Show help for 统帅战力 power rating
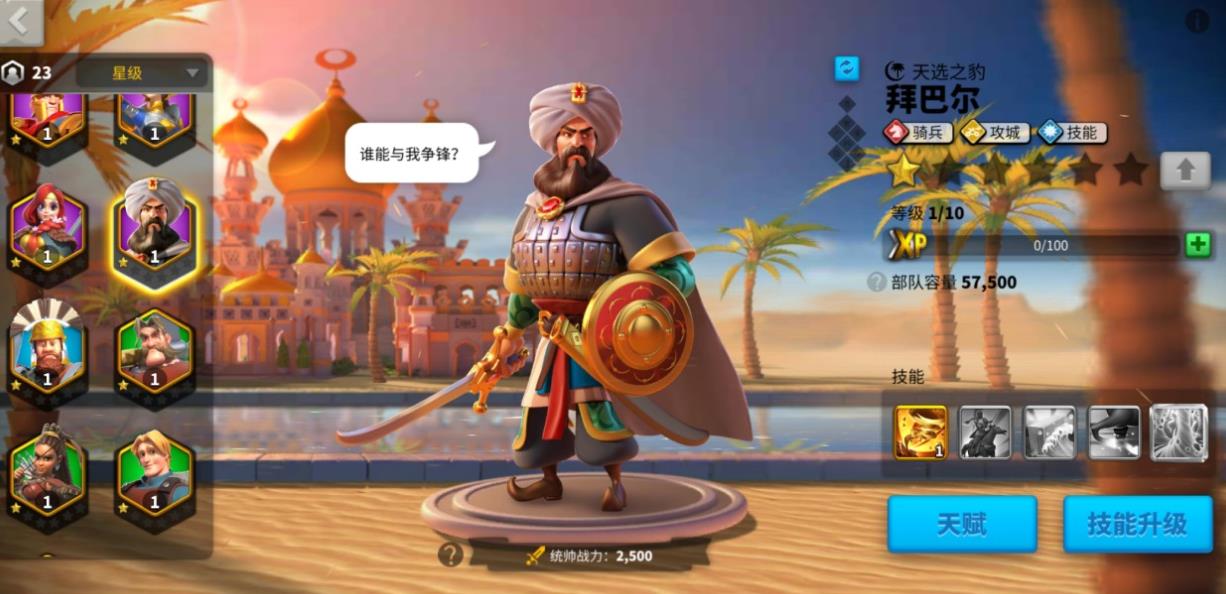Screen dimensions: 1226x594 (450, 555)
